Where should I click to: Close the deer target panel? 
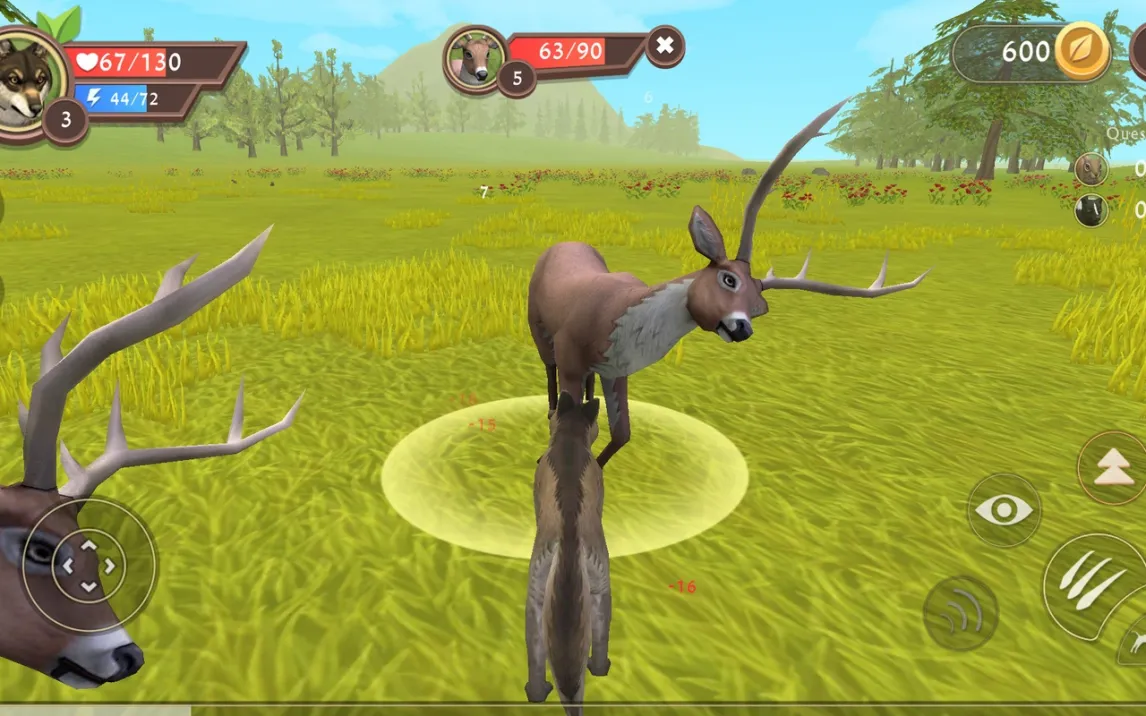[x=665, y=46]
